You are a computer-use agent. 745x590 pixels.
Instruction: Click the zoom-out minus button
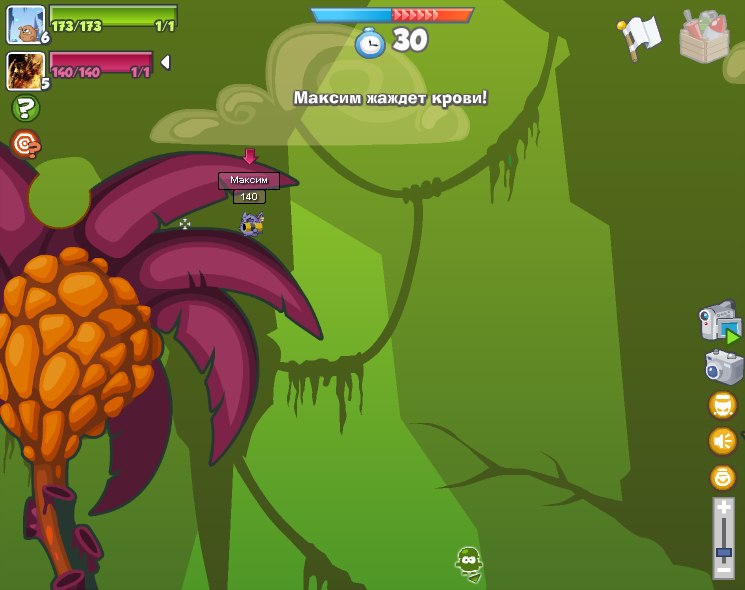click(723, 570)
